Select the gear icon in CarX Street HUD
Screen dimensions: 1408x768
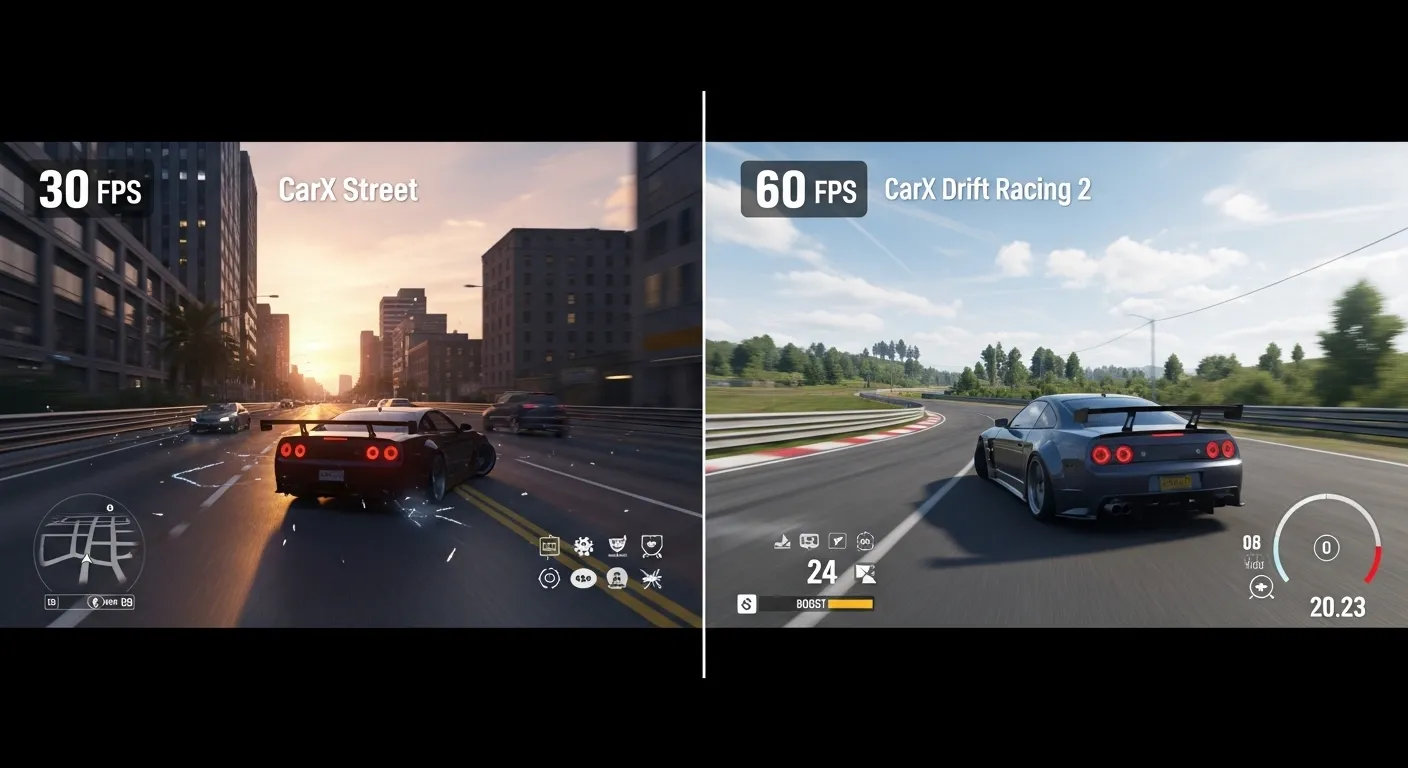point(583,545)
